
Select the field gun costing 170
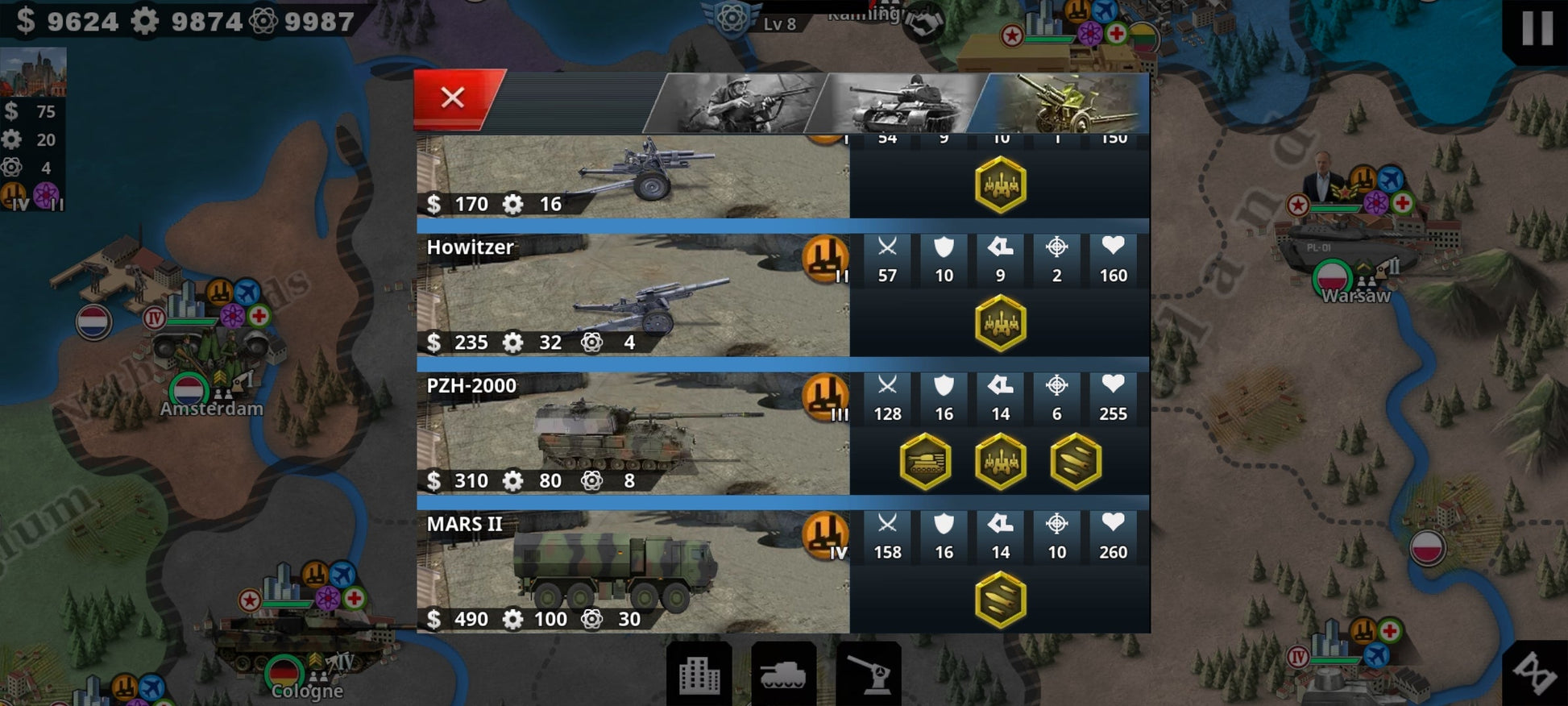pos(633,176)
